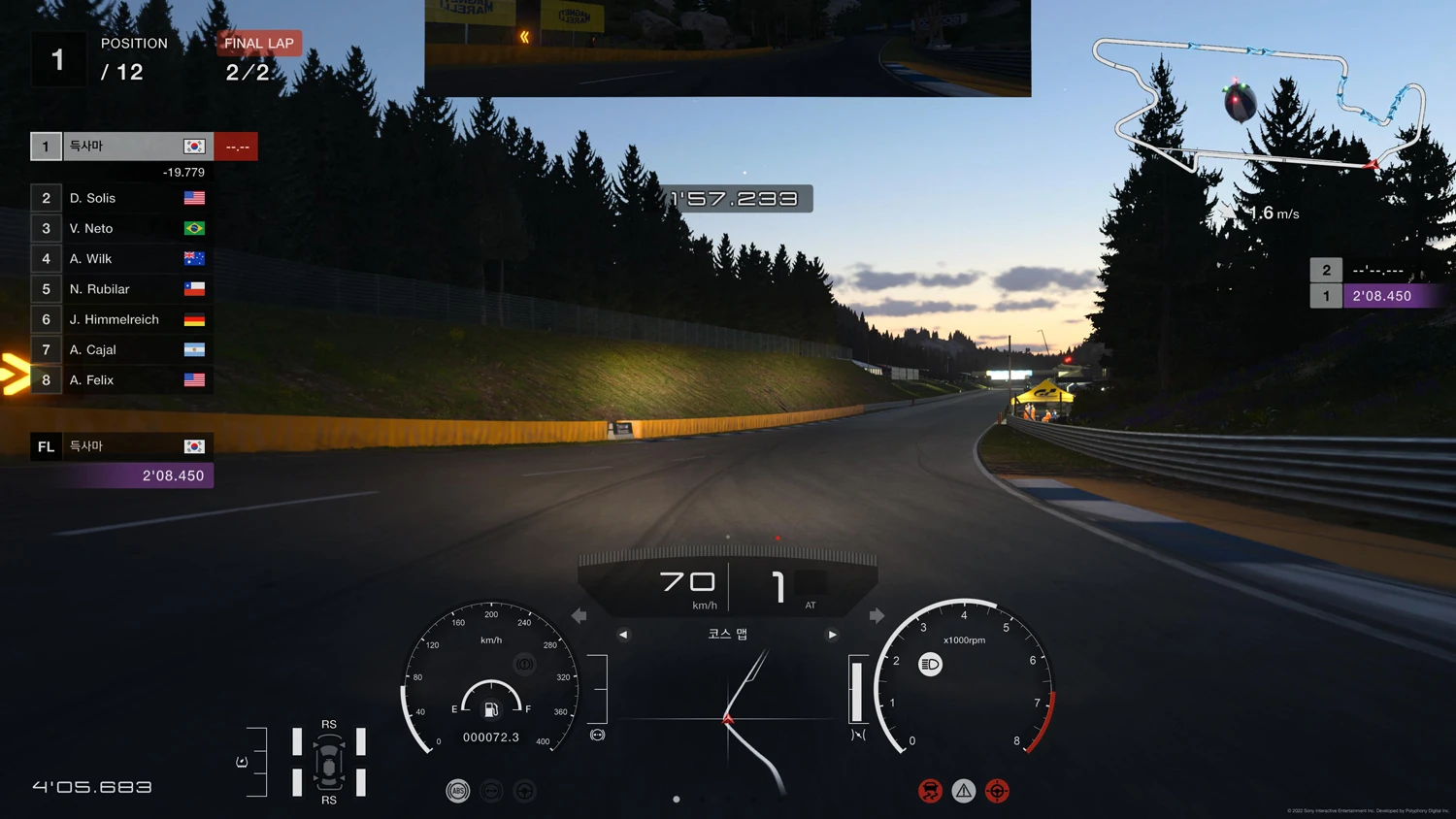
Task: Select N. Rubilar in the standings
Action: tap(121, 289)
